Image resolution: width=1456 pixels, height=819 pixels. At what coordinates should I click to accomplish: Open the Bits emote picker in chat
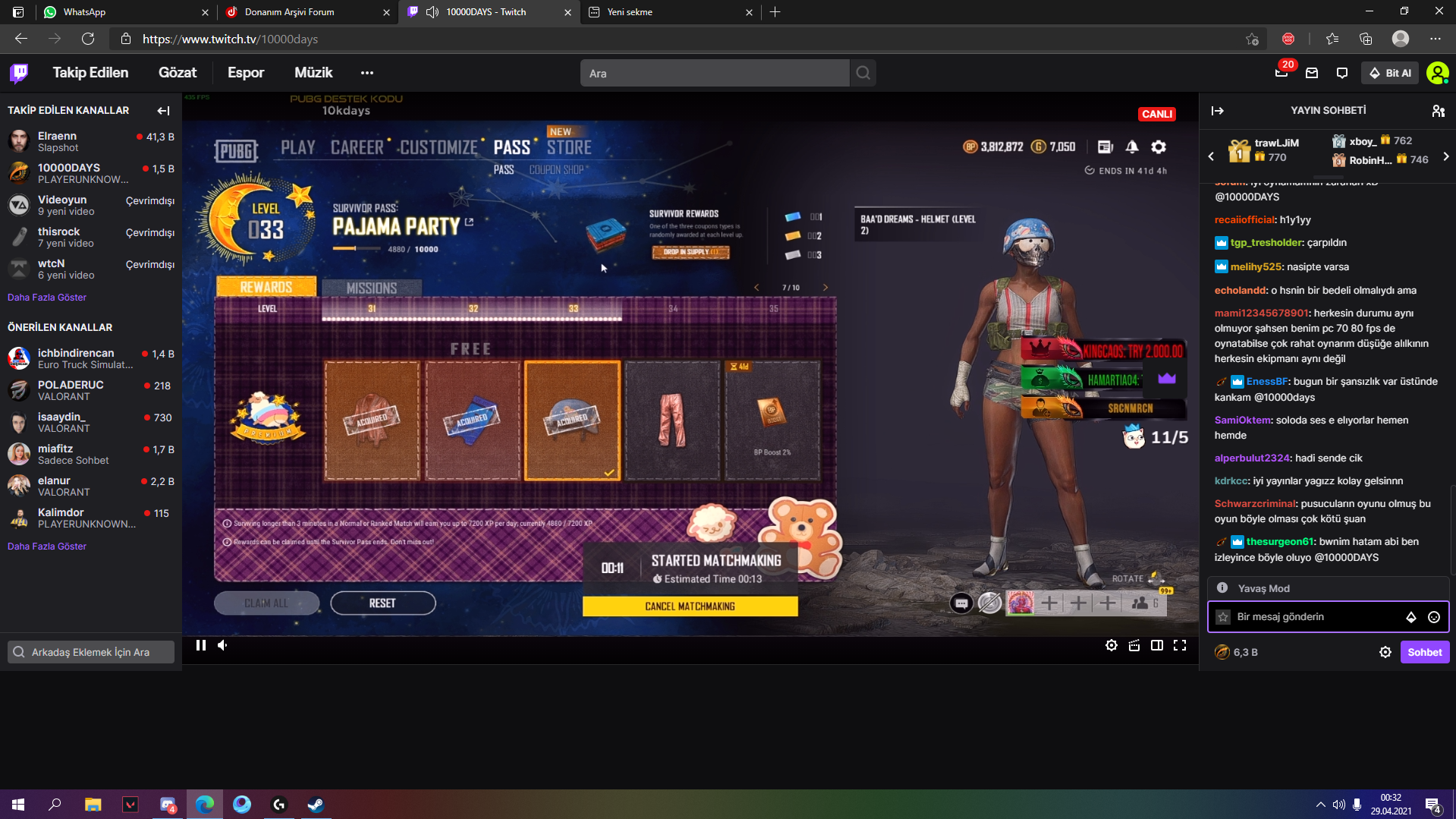click(x=1410, y=617)
